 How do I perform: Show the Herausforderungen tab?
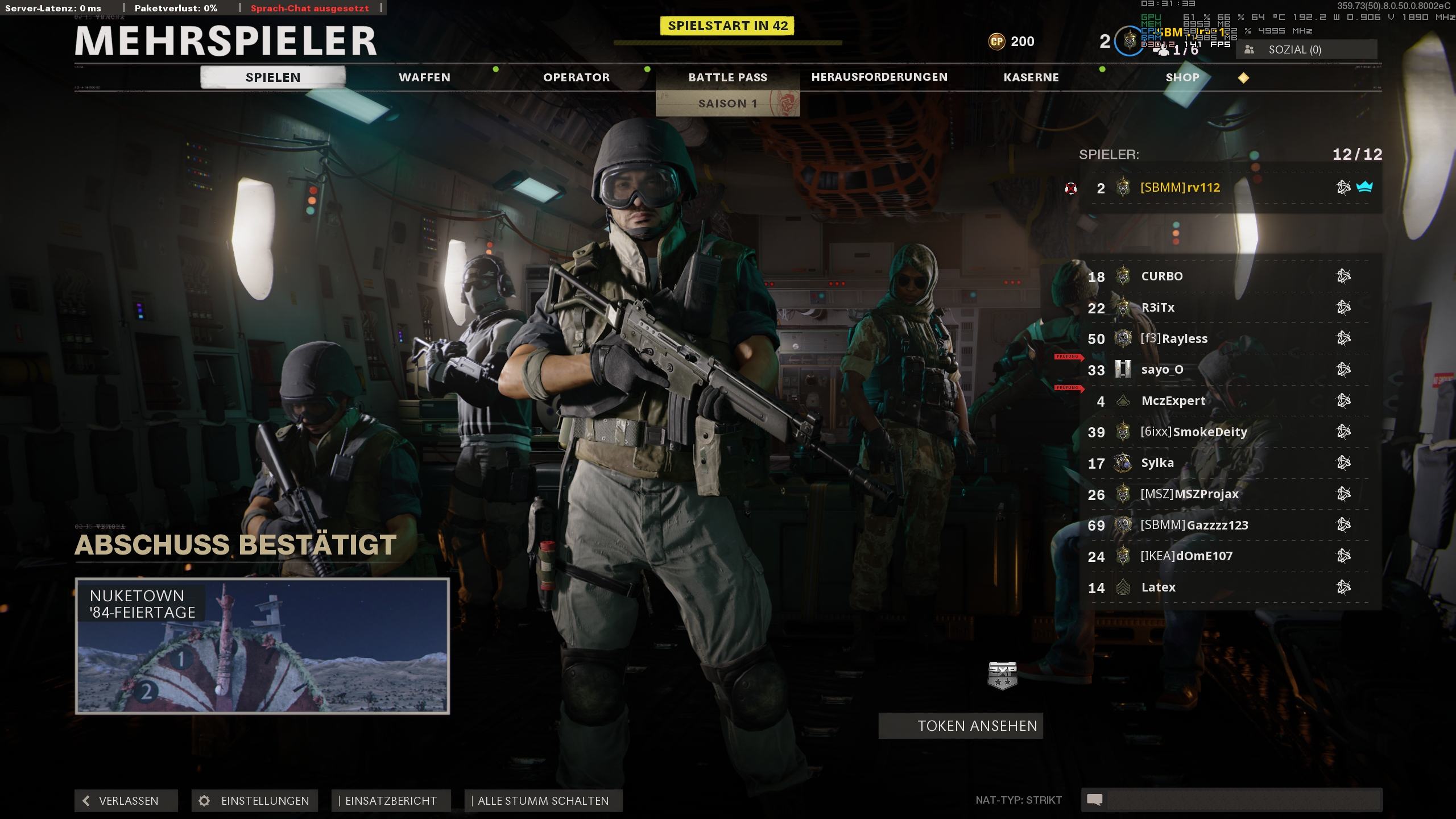click(x=879, y=77)
